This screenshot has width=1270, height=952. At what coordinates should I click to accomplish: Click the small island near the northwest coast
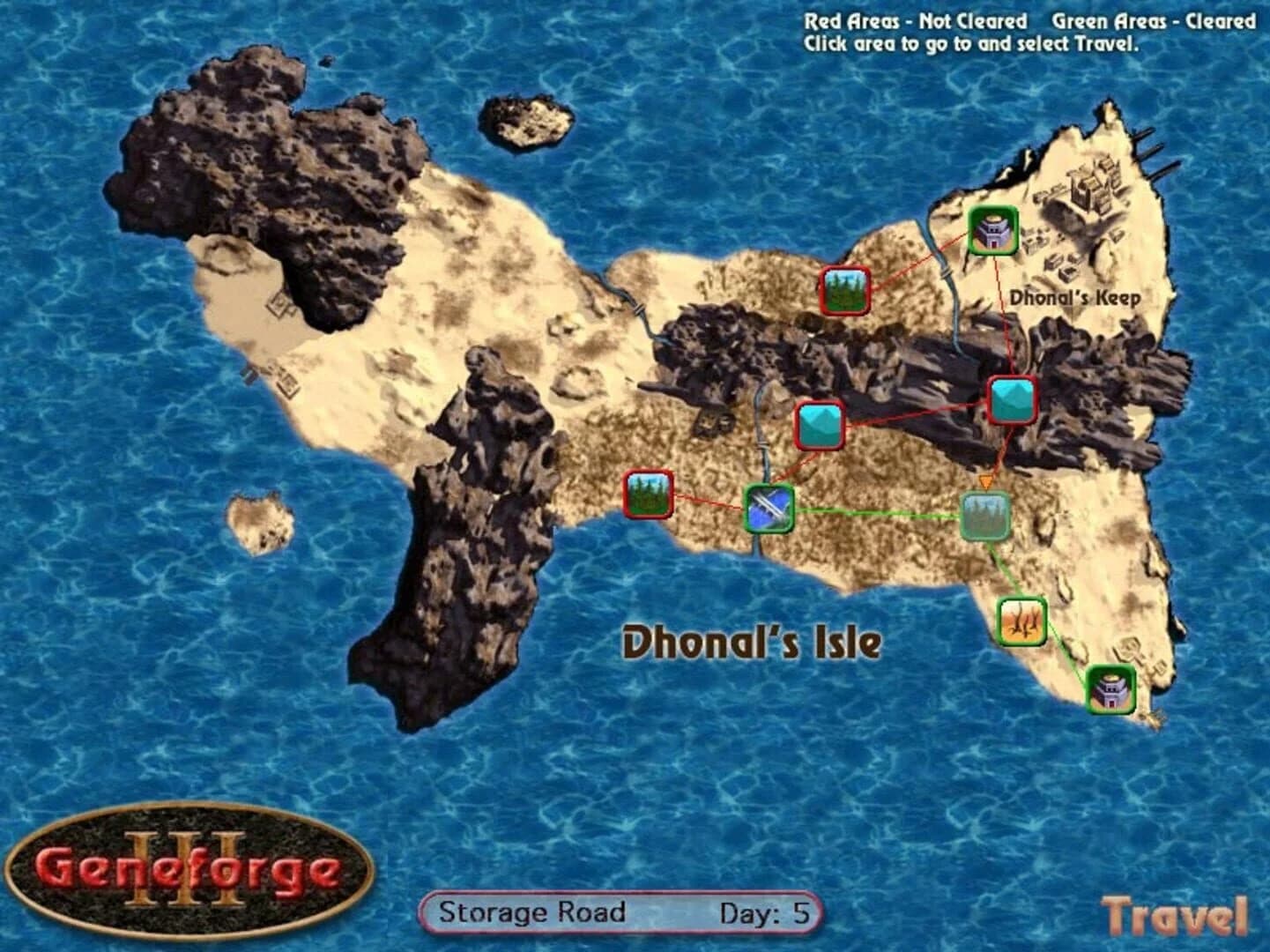click(526, 117)
